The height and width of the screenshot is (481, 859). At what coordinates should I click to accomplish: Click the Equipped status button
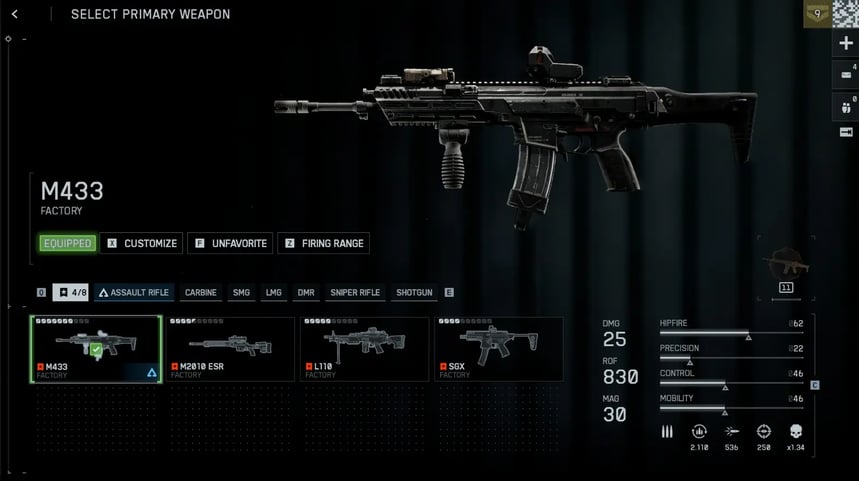67,243
